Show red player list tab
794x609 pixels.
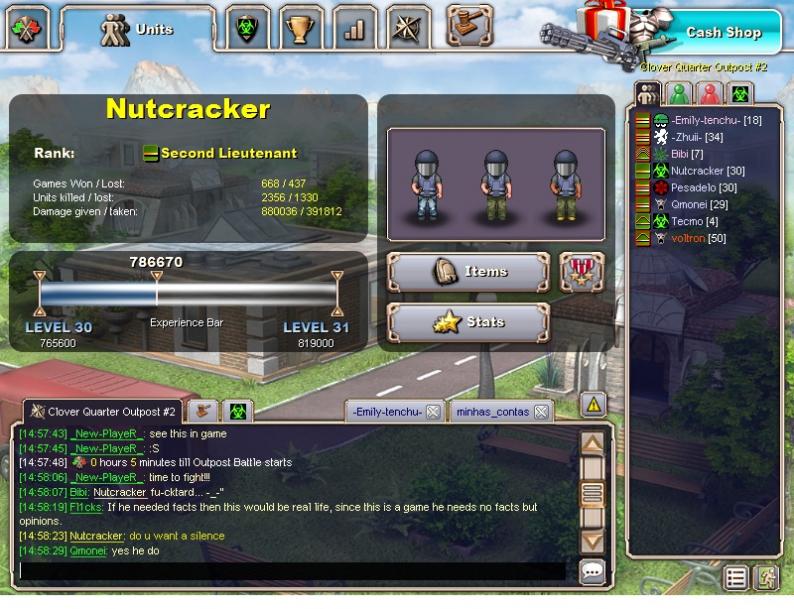710,94
